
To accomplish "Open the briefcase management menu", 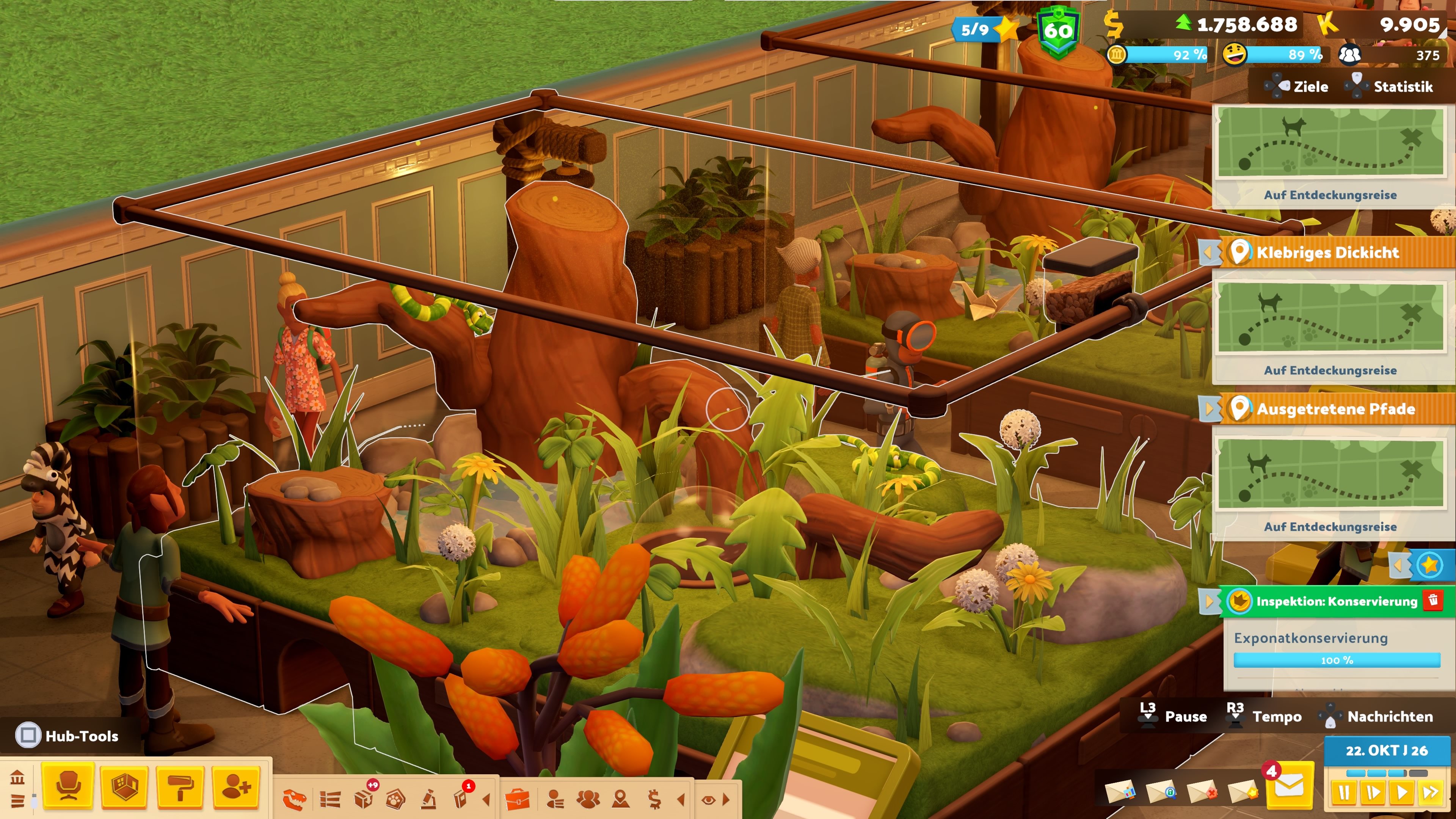I will 516,799.
